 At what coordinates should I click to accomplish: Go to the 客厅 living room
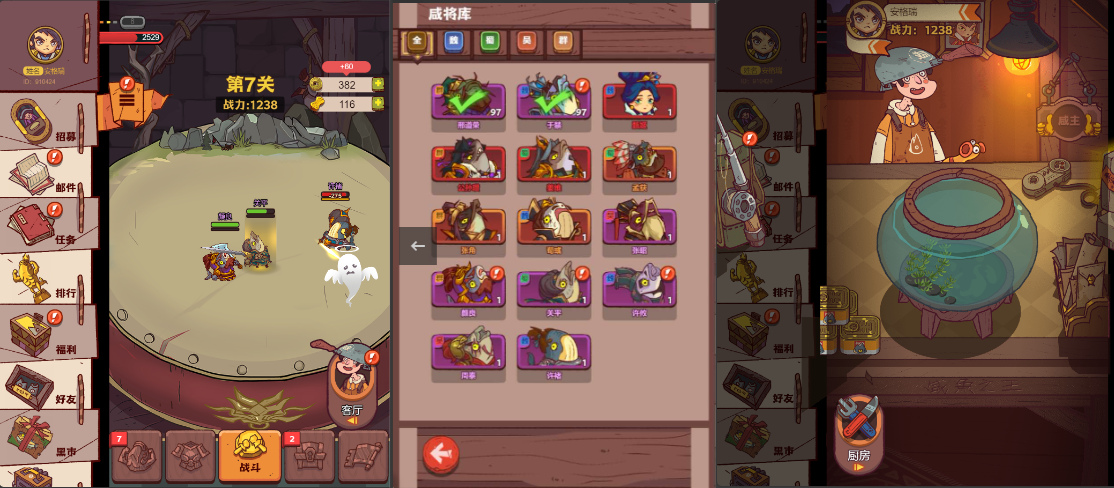[351, 386]
